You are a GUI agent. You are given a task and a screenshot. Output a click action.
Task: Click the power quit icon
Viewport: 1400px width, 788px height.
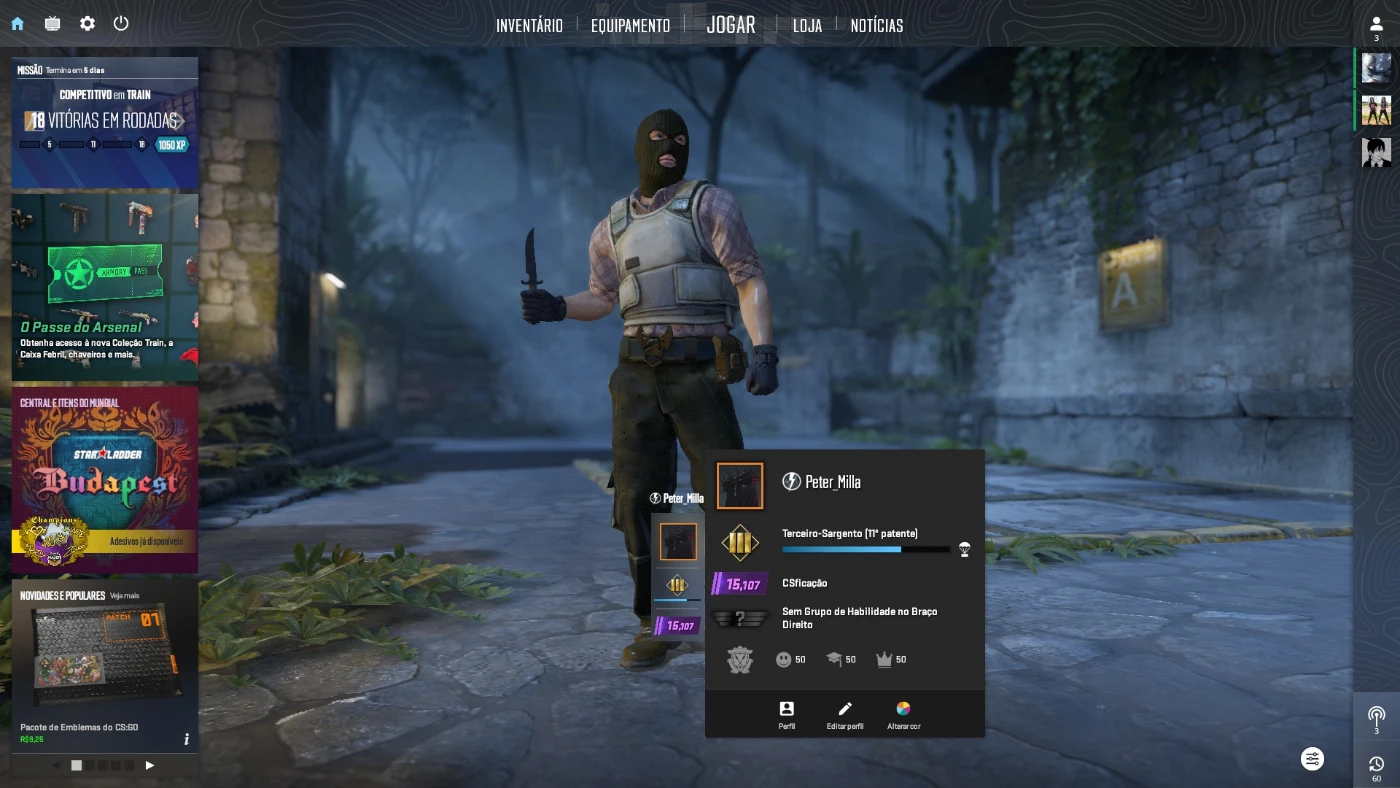[121, 23]
